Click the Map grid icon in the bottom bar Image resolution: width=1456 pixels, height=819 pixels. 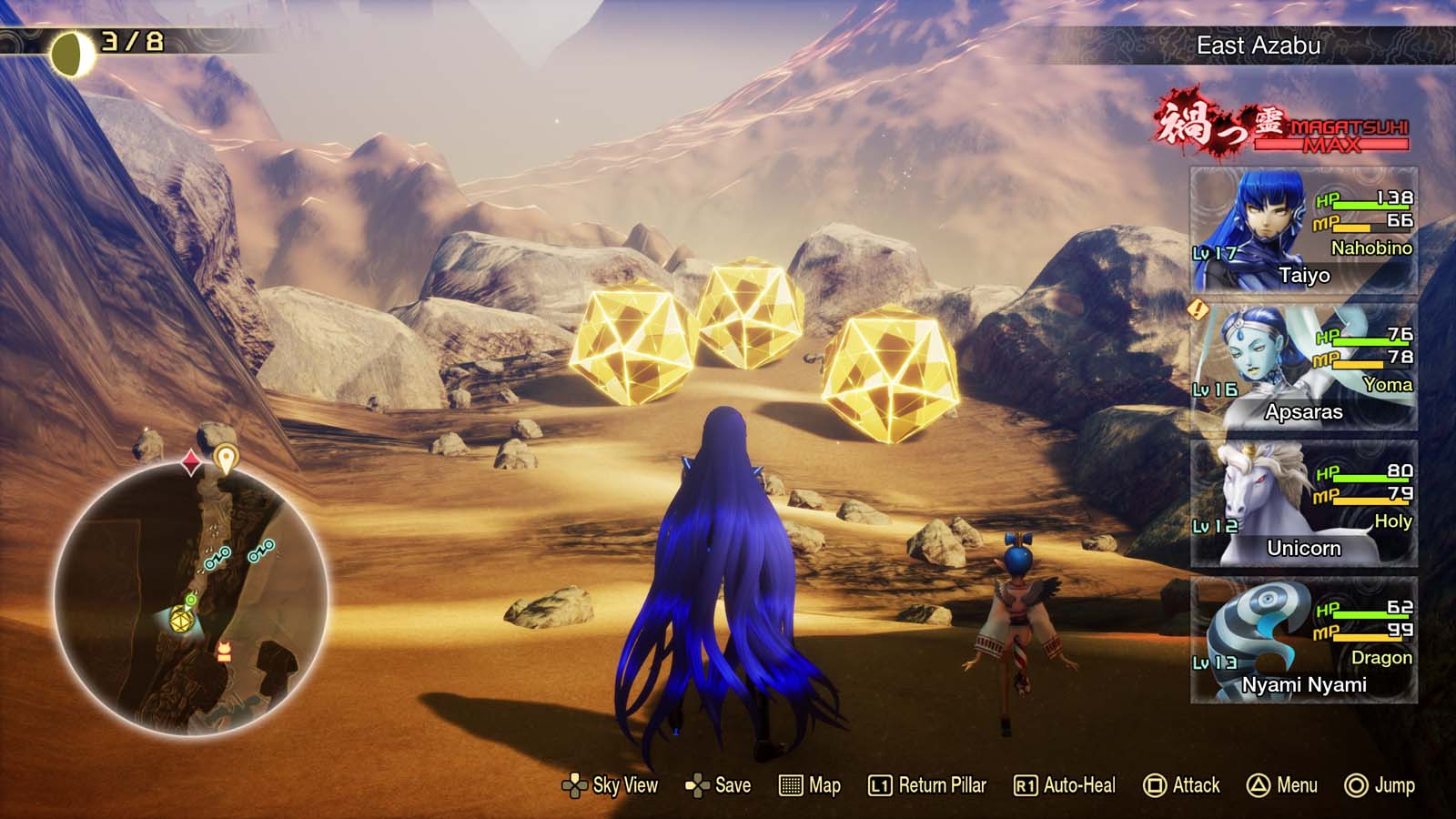789,784
